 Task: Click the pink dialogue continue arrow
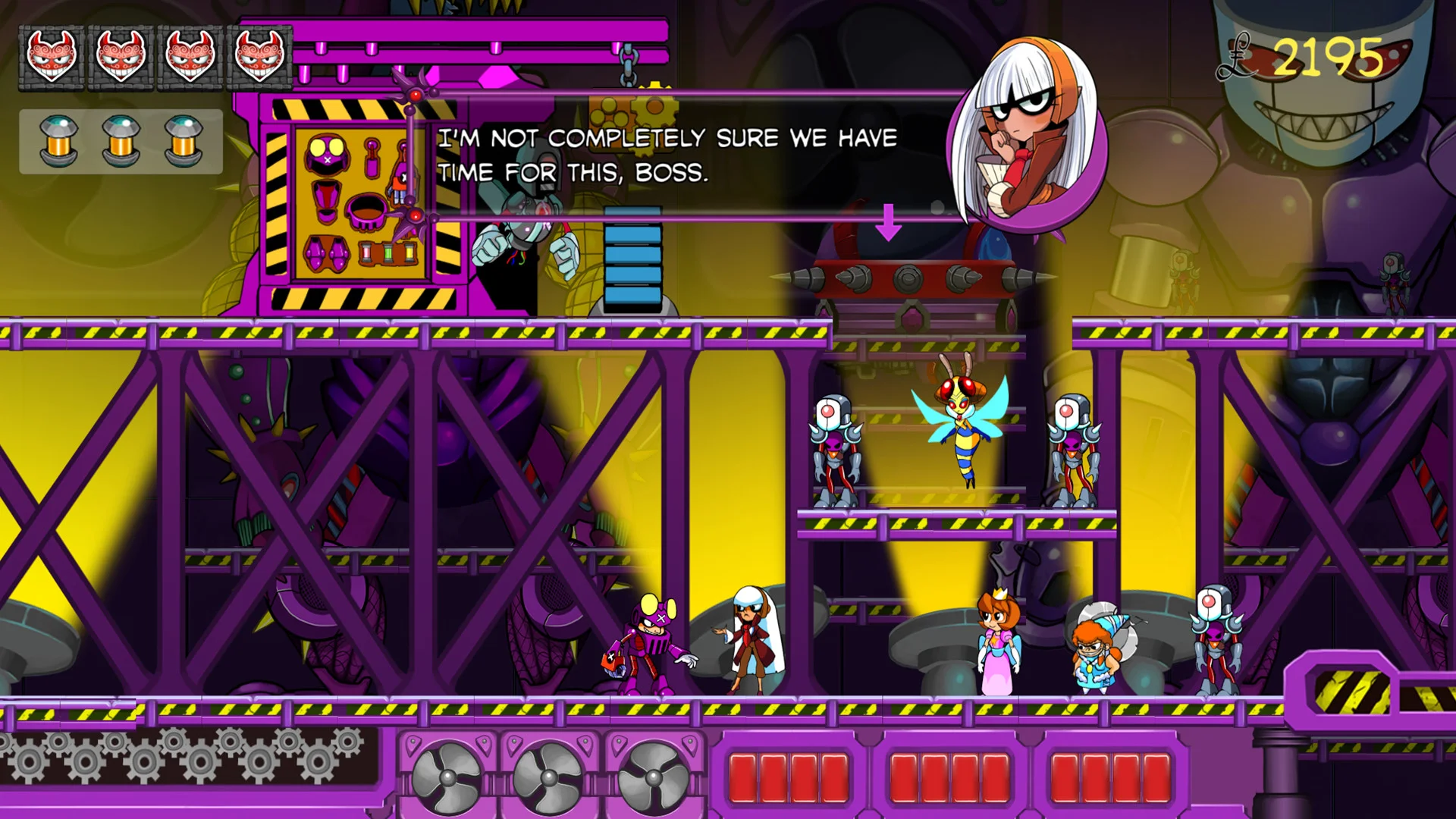[888, 222]
